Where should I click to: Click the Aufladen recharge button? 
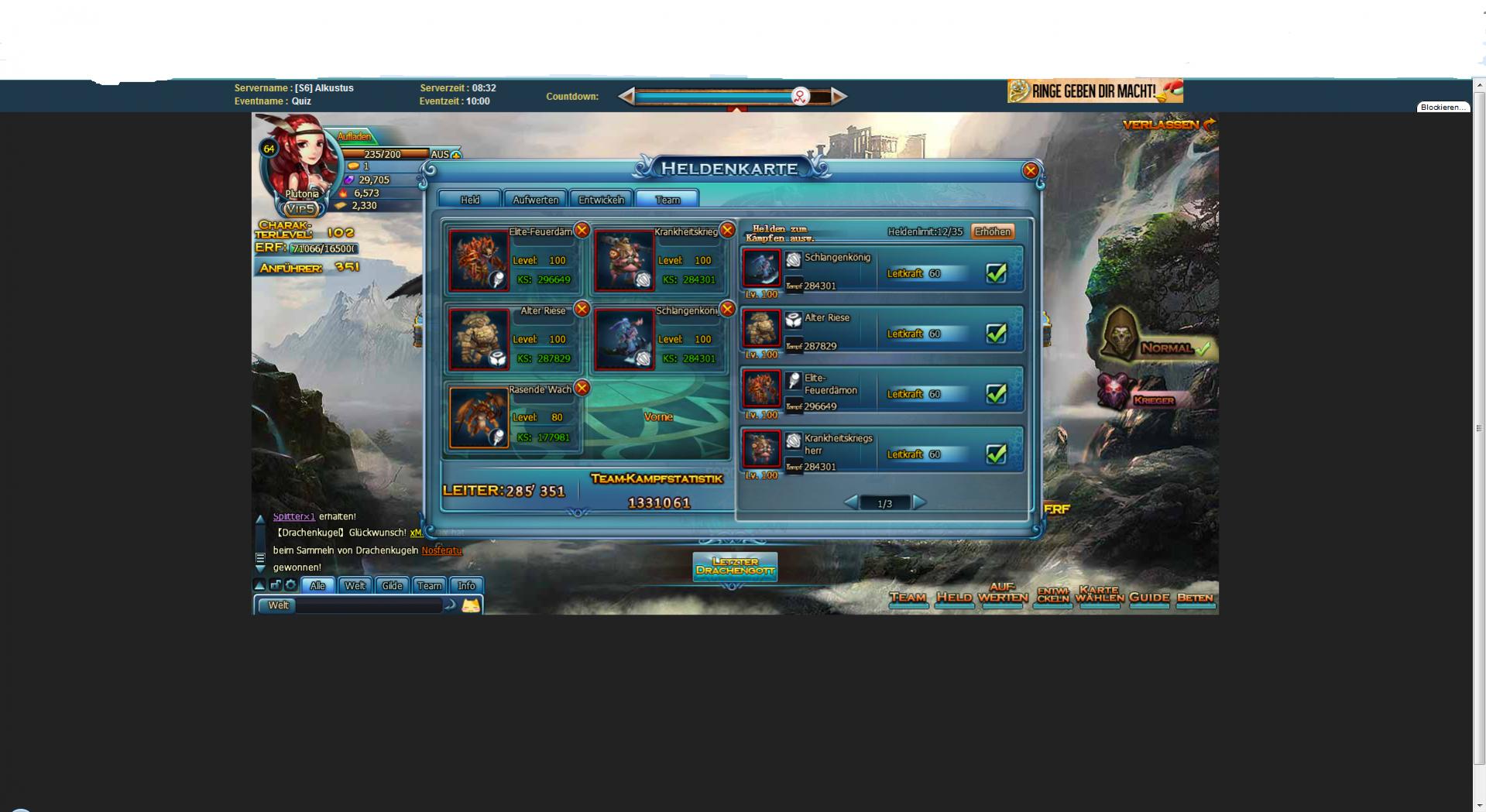click(354, 136)
